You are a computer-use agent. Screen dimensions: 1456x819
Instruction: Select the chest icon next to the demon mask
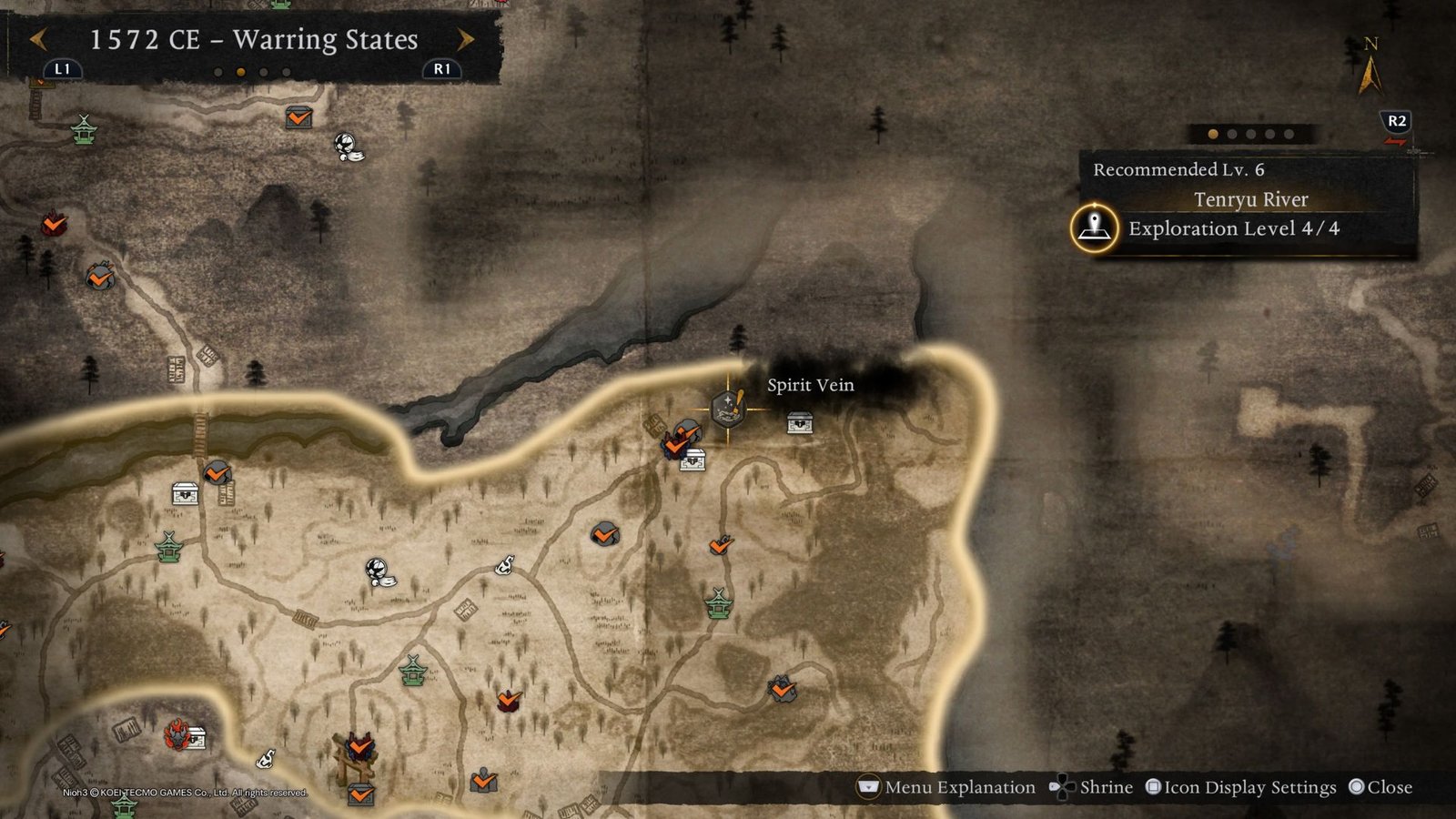click(197, 737)
